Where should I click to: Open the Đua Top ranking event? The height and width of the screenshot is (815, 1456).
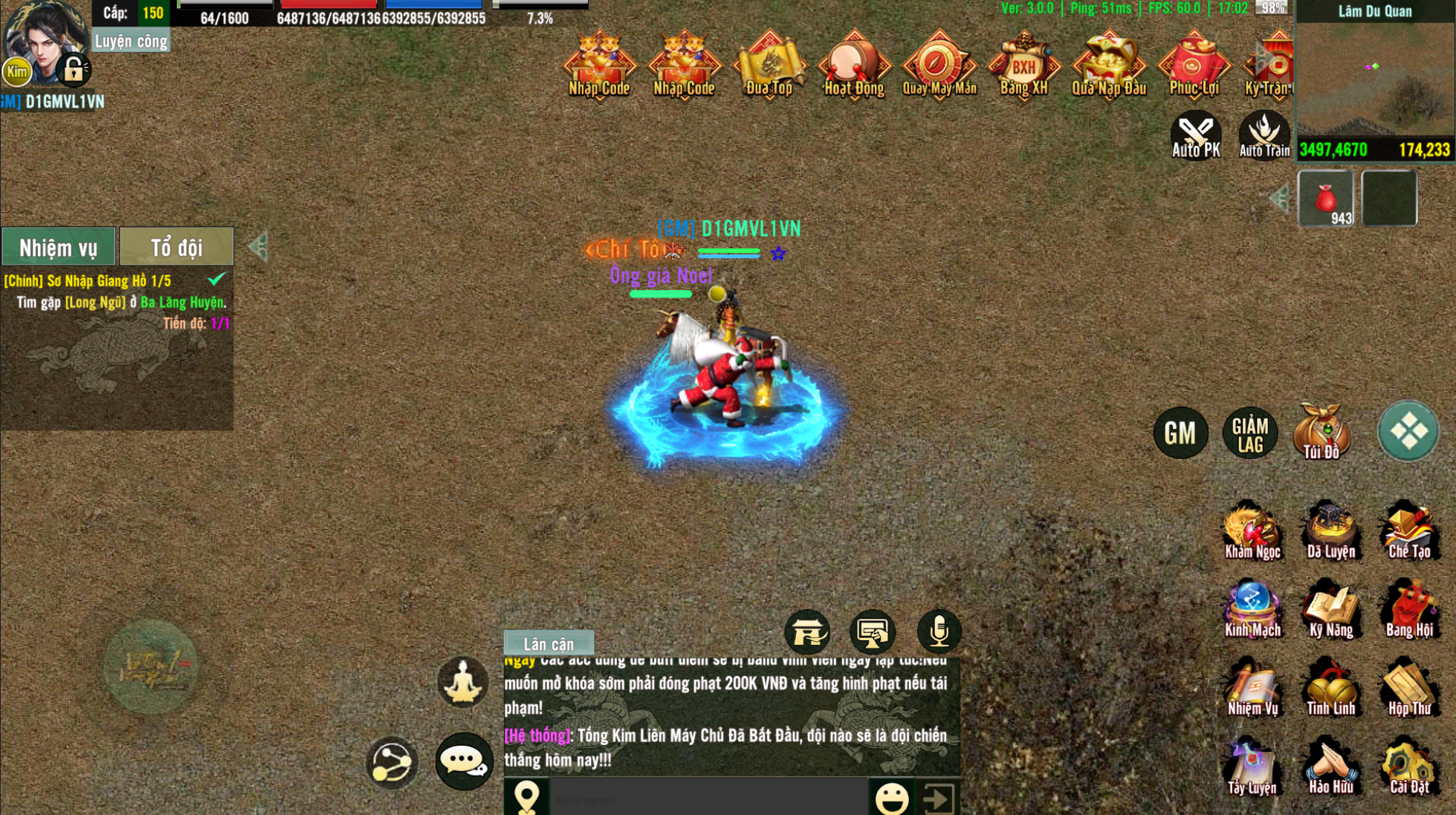769,65
